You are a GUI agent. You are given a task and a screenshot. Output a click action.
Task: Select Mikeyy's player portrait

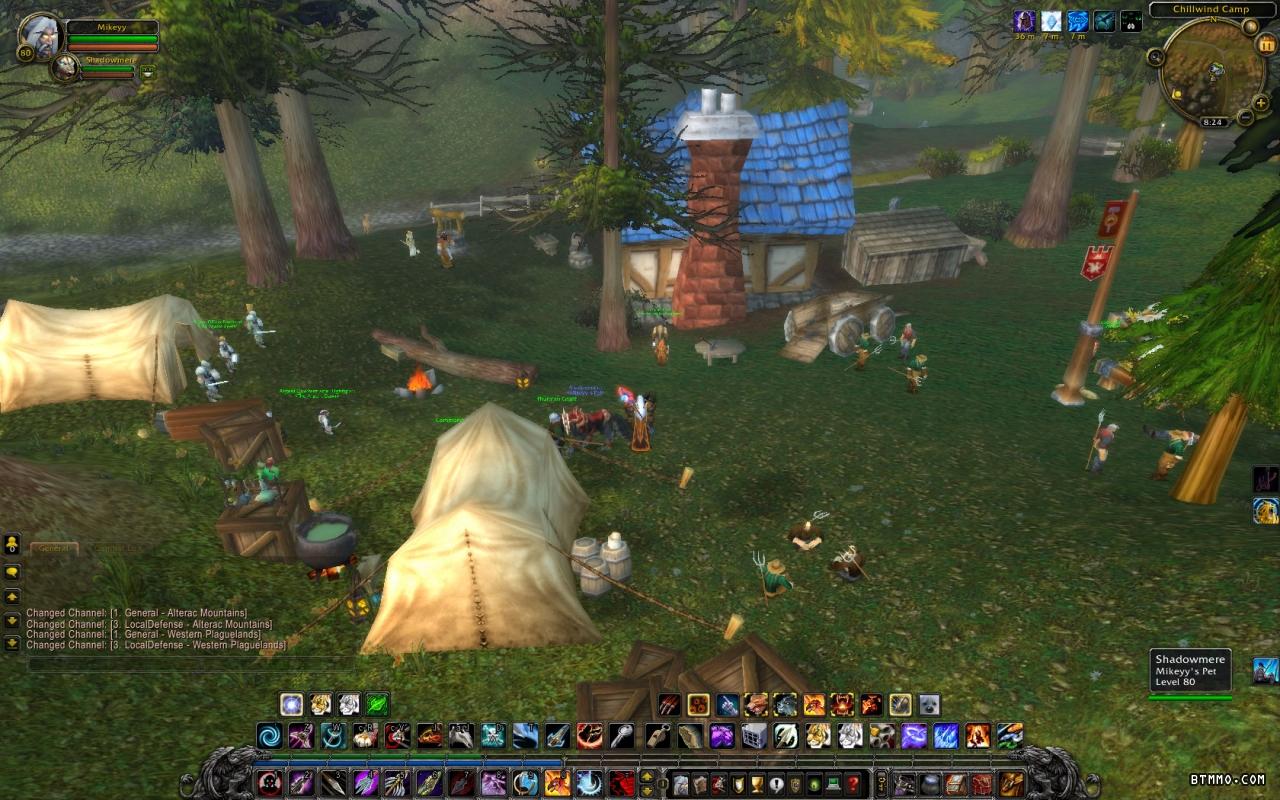point(40,37)
